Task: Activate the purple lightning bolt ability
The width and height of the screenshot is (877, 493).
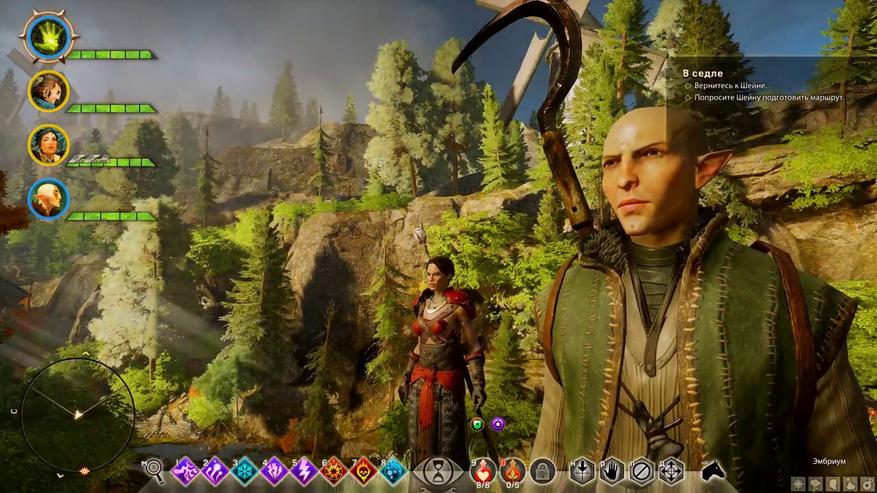Action: (304, 471)
